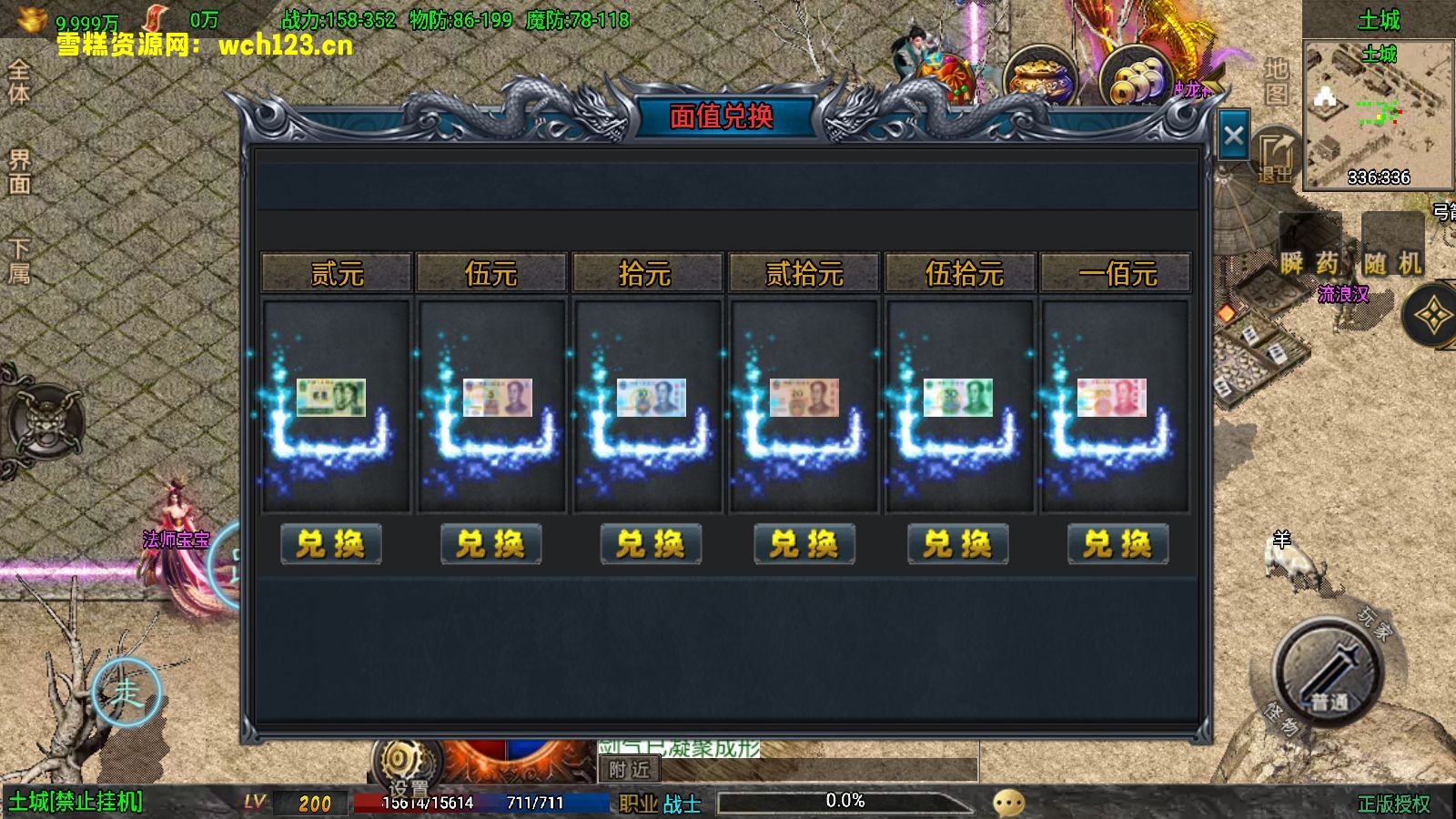Exchange the 拾元 note via its 兑换 button
This screenshot has width=1456, height=819.
pos(650,544)
